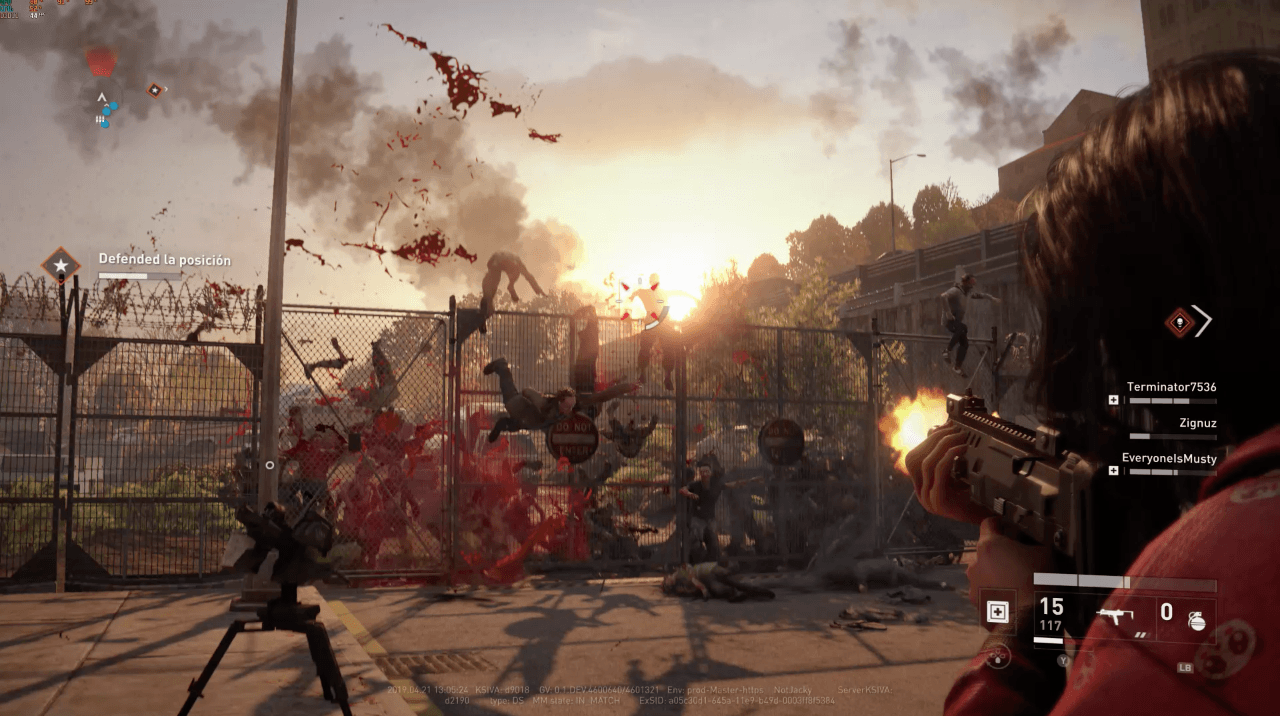Image resolution: width=1280 pixels, height=716 pixels.
Task: Use the medkit slot icon
Action: tap(997, 612)
